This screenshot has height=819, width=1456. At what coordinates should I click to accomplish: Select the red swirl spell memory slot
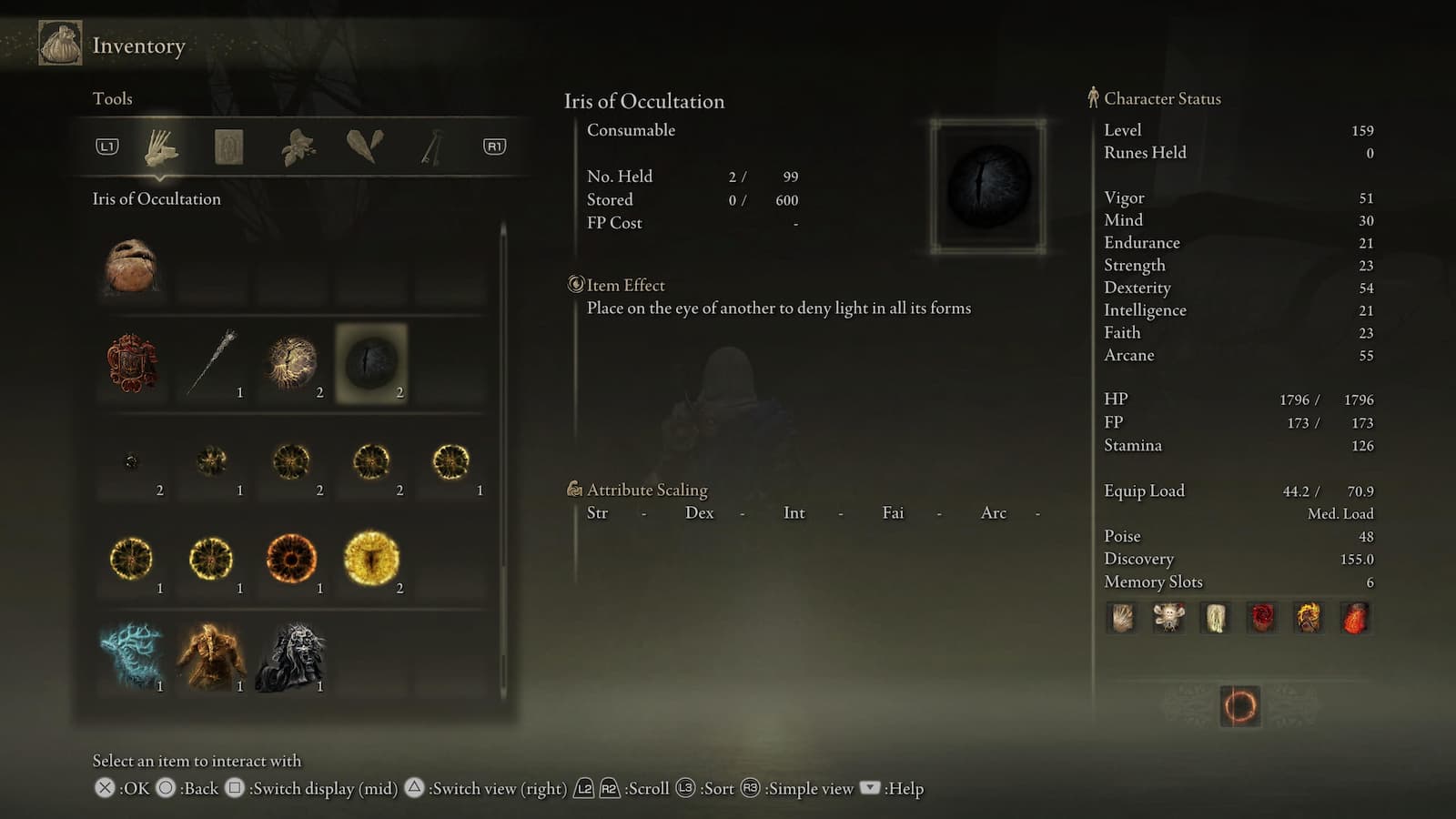click(1262, 618)
